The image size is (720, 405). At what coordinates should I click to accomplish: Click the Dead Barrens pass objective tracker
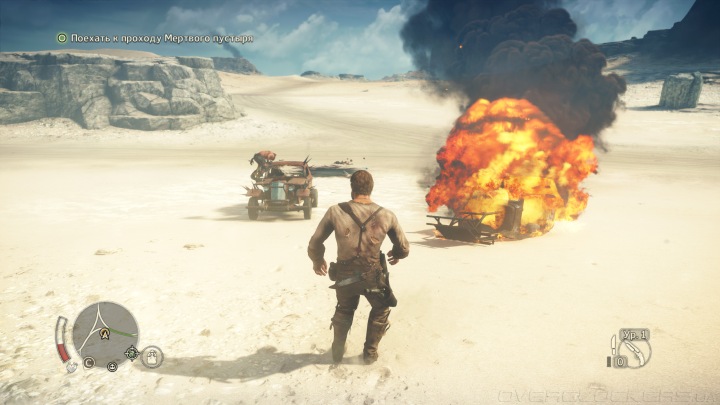click(x=154, y=38)
